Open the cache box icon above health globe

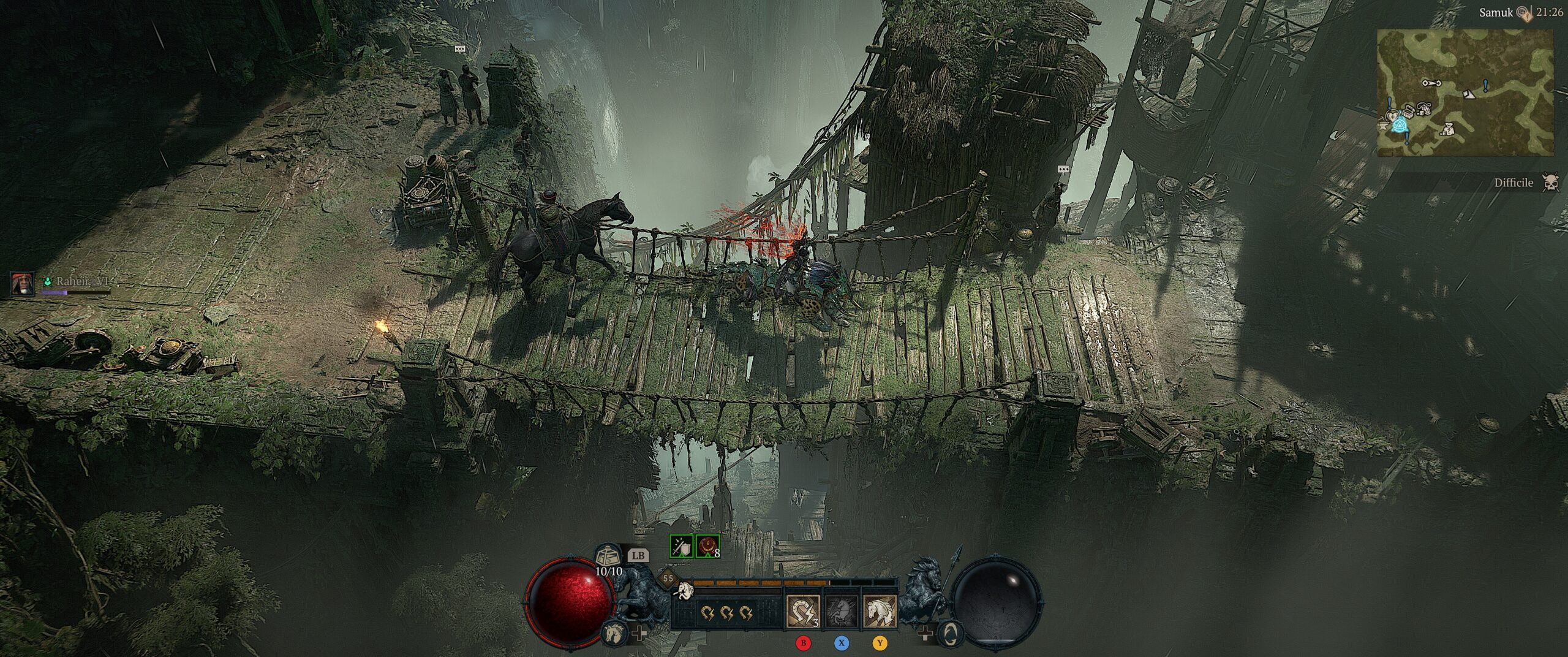tap(606, 556)
